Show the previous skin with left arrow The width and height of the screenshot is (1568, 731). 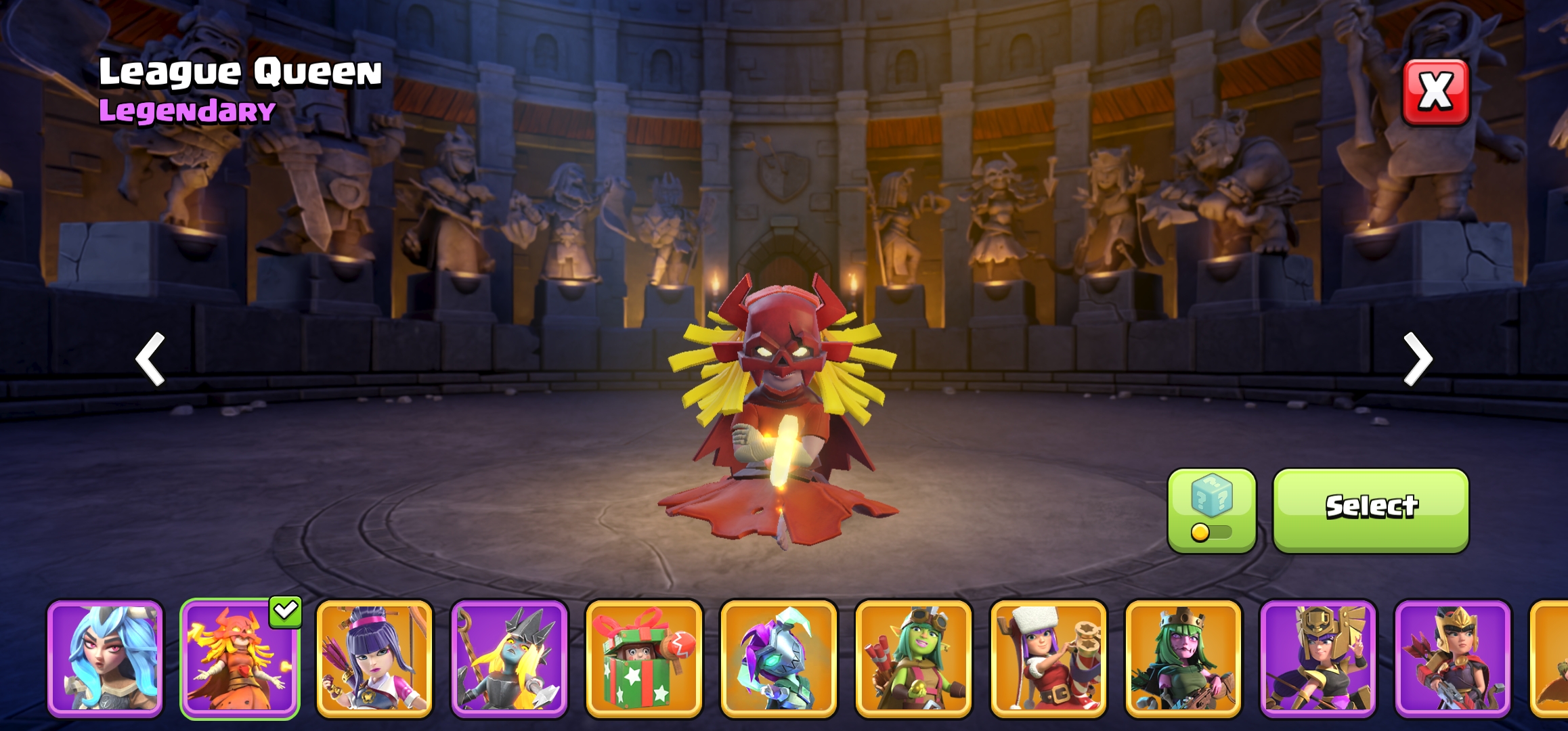150,359
